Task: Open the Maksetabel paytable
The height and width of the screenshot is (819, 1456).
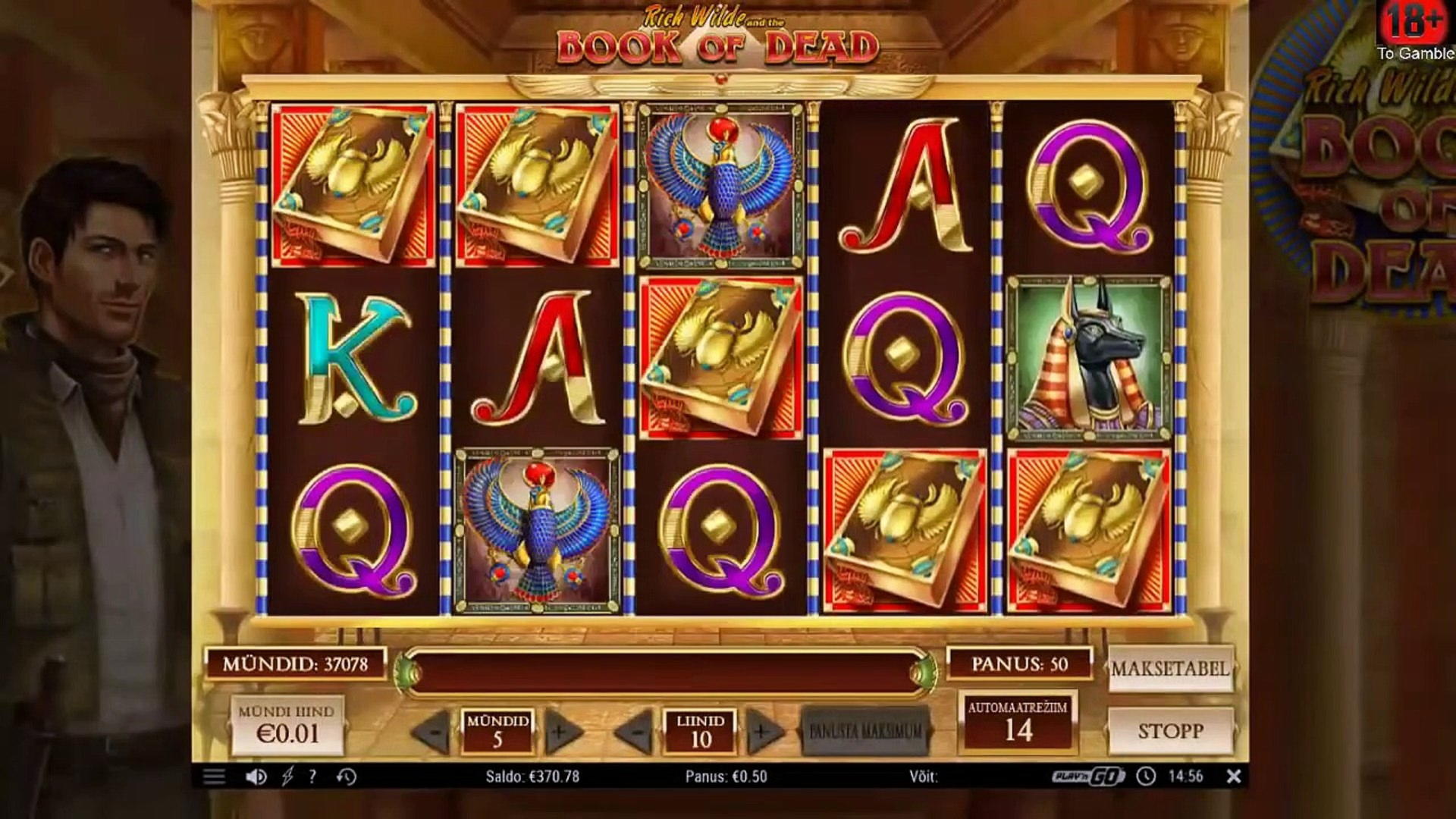Action: [x=1170, y=669]
